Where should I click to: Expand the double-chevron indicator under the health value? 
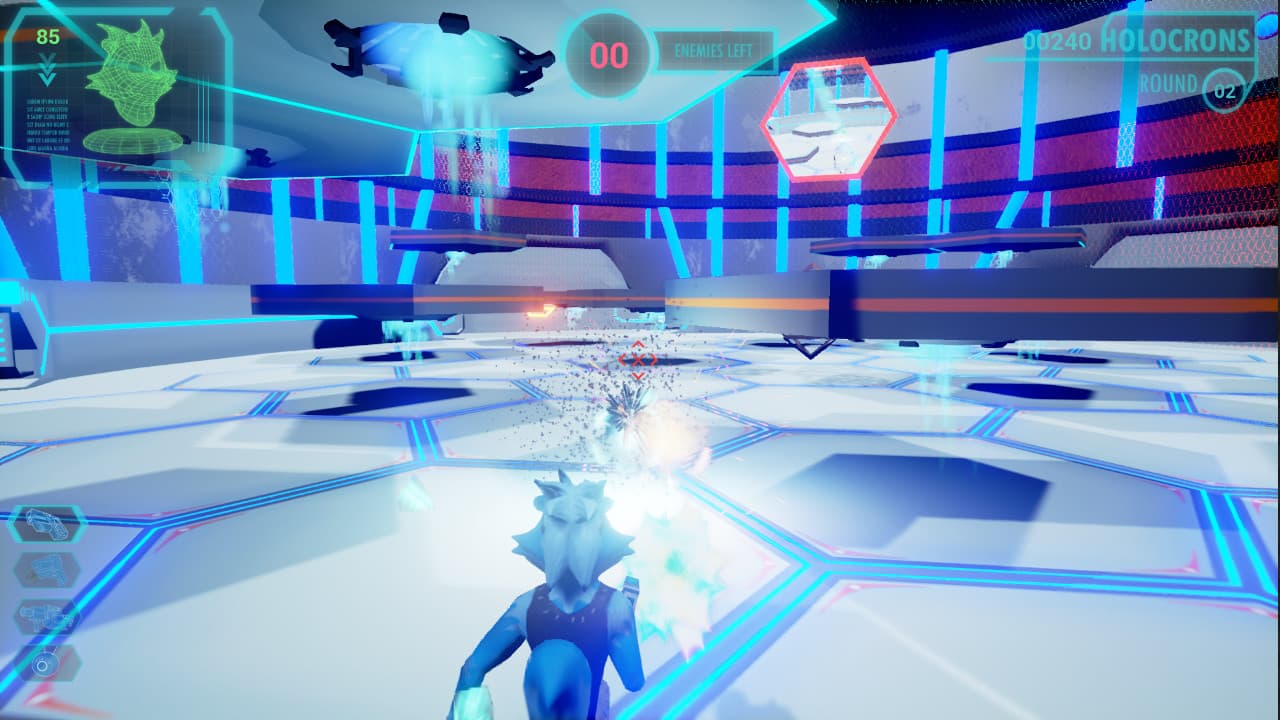coord(46,68)
